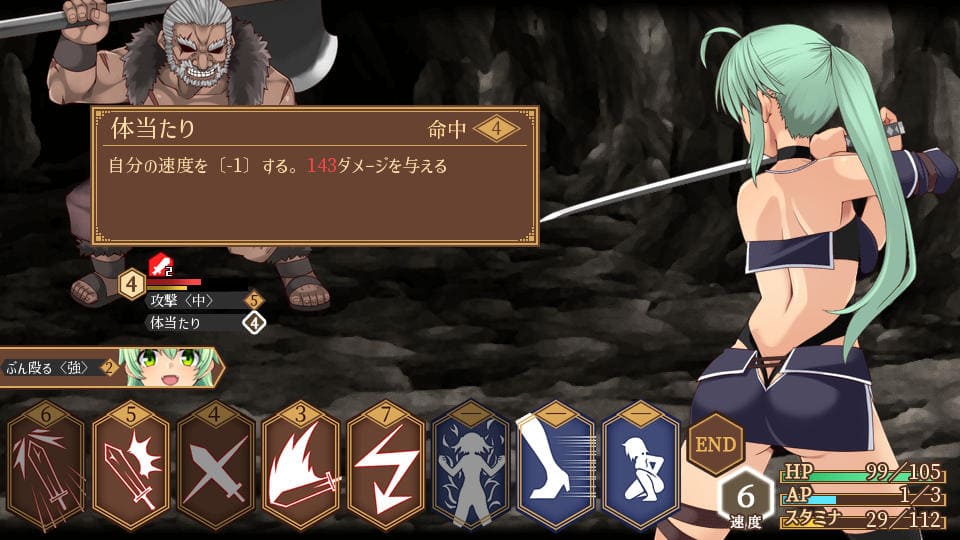End the turn with the END button

(x=714, y=443)
